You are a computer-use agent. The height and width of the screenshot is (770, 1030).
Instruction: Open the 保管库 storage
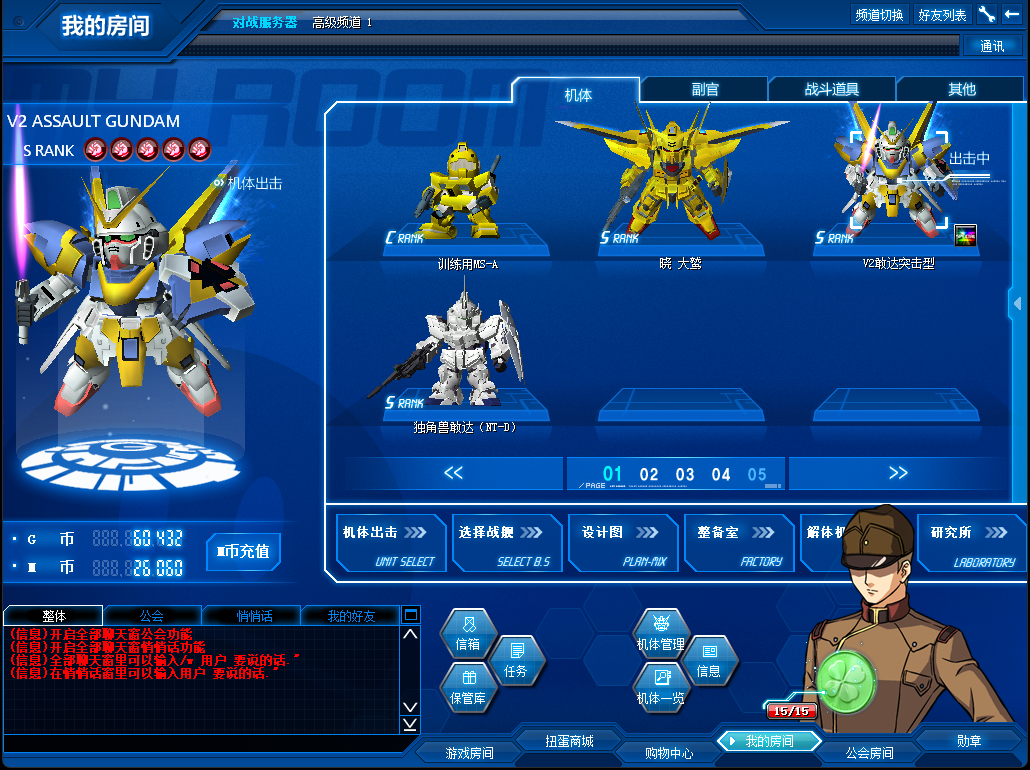pyautogui.click(x=468, y=689)
